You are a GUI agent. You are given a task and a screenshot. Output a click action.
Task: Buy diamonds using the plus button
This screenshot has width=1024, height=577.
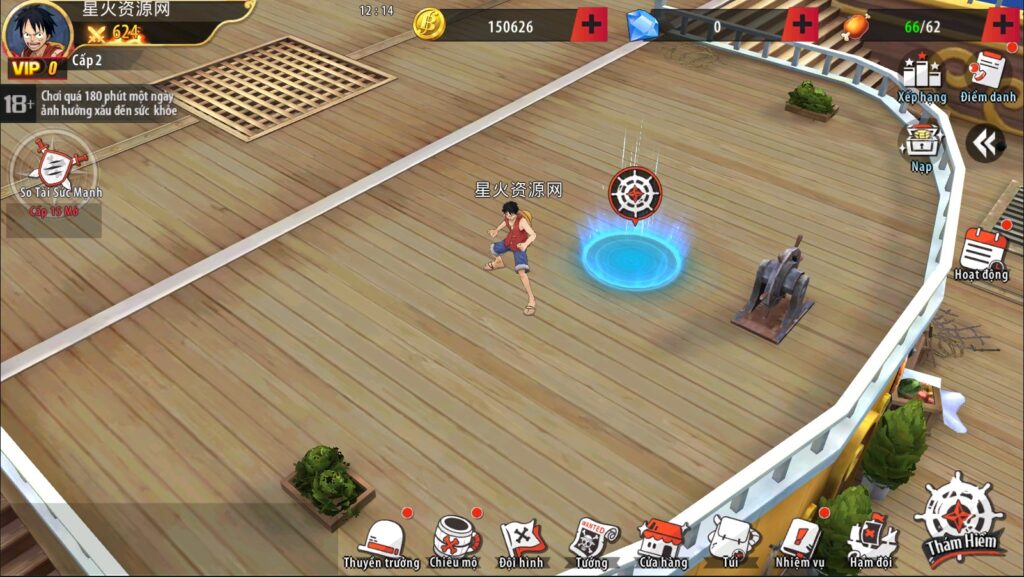point(800,24)
